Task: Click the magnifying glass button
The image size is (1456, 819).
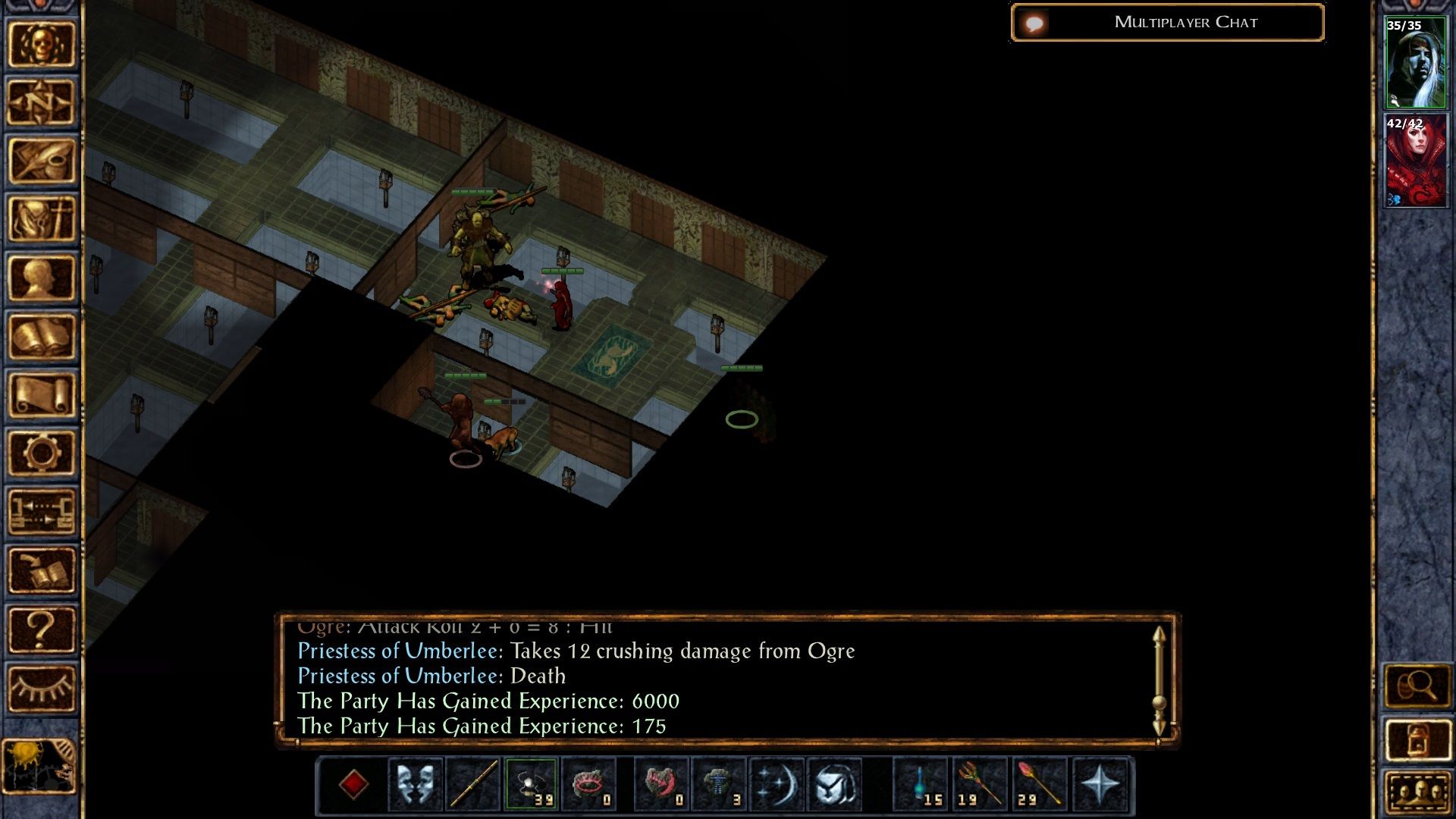Action: pos(1417,687)
